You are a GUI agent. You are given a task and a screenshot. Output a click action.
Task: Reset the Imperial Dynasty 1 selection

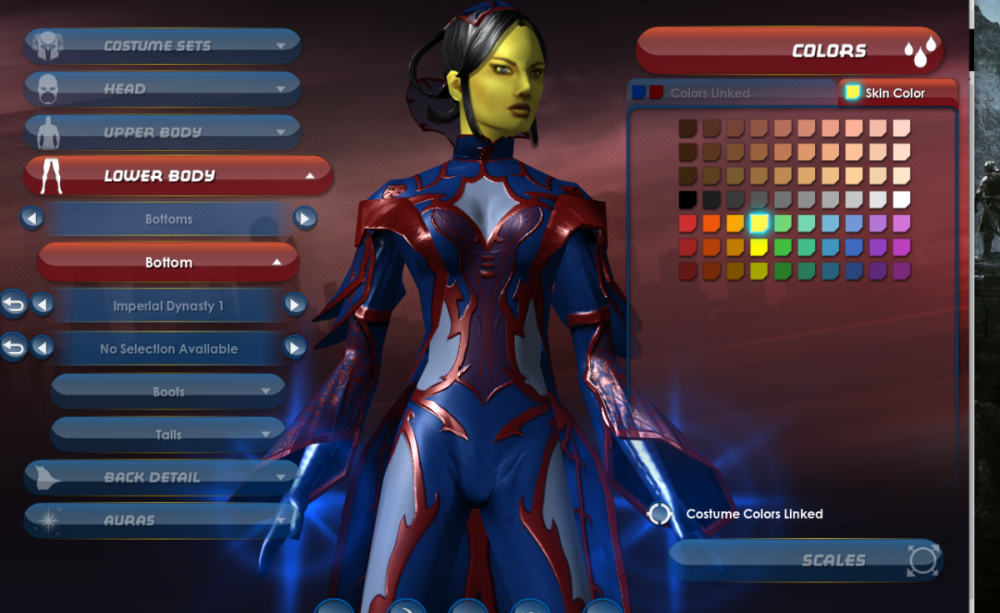[13, 304]
